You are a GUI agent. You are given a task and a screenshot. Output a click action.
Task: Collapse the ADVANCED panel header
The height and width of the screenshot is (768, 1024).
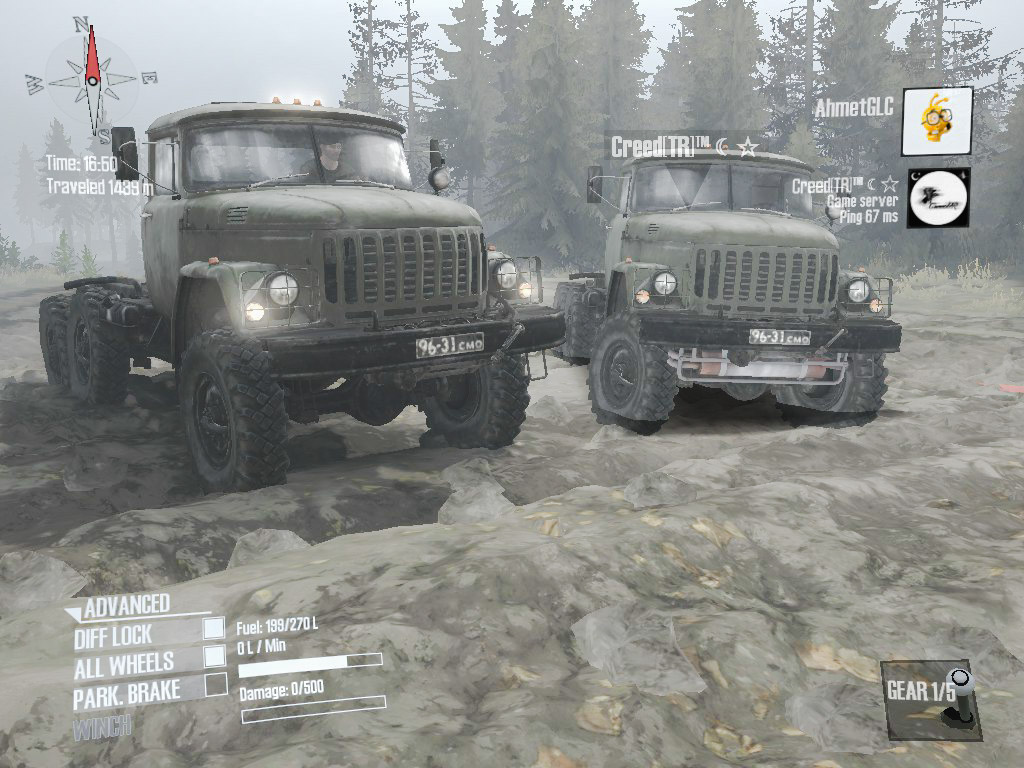[x=118, y=606]
